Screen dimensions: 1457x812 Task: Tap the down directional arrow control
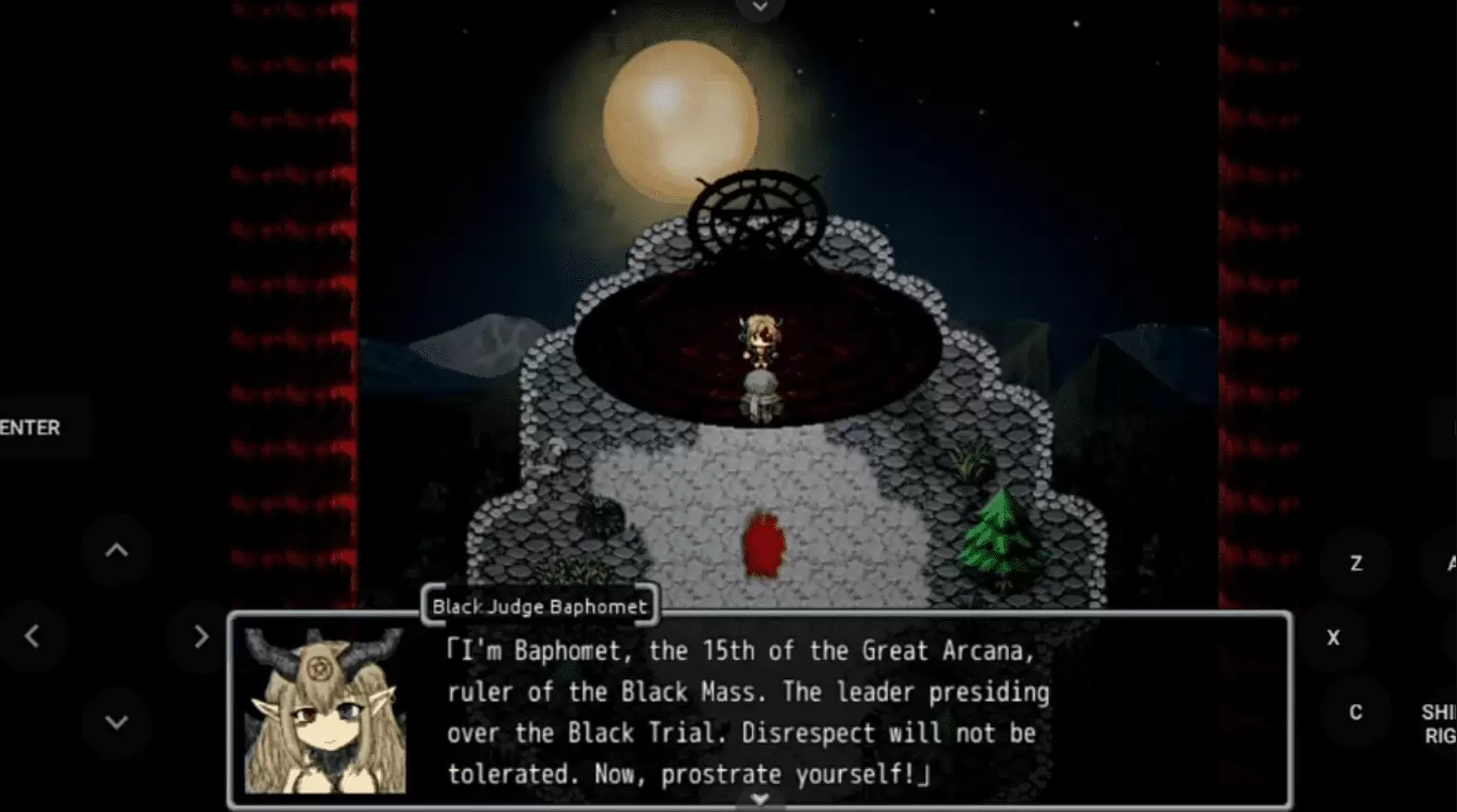(x=116, y=721)
